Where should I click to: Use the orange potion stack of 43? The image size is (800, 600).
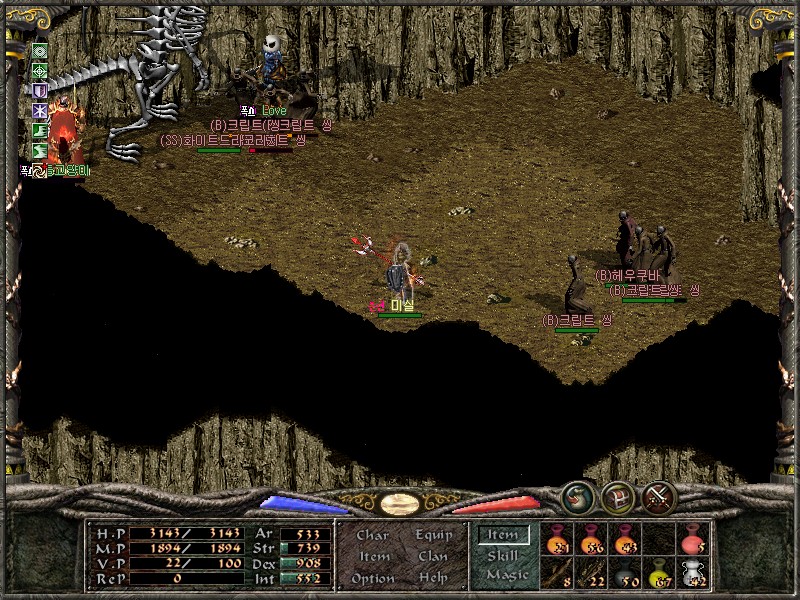(627, 540)
